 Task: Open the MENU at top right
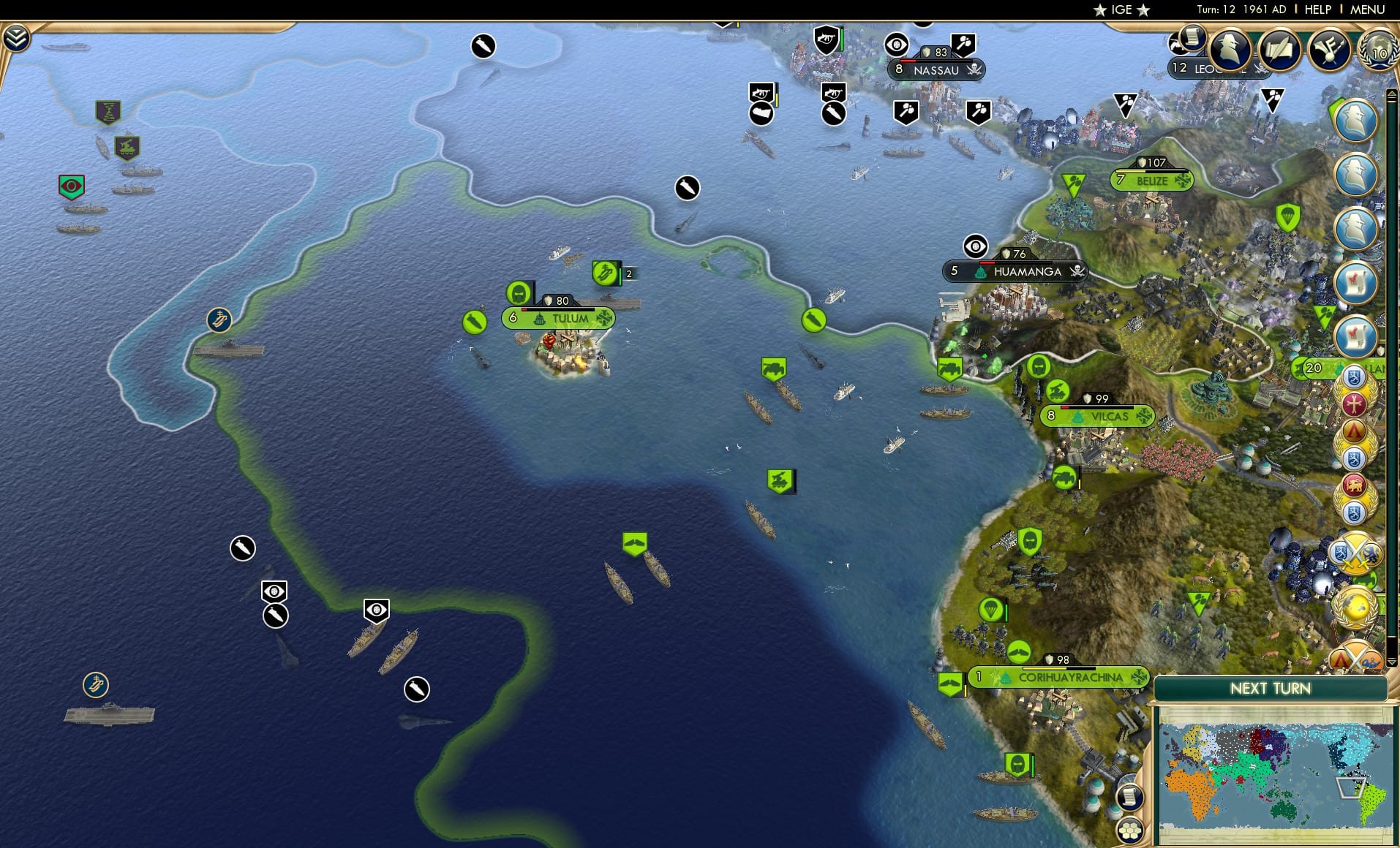pos(1368,10)
